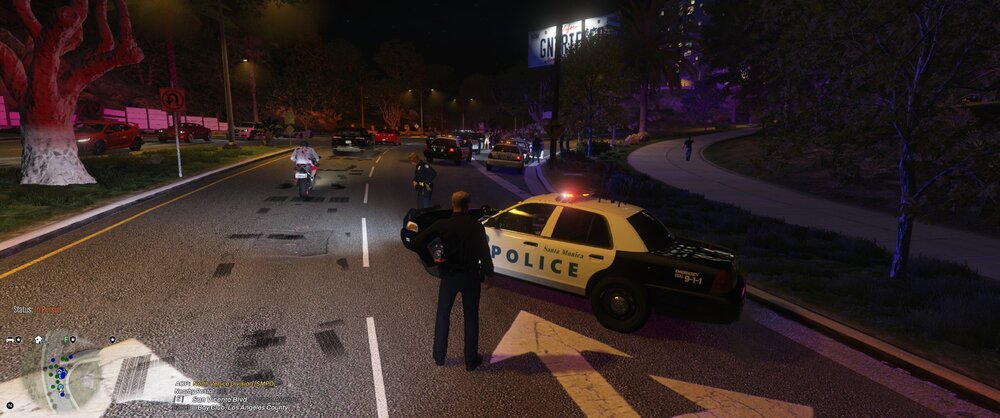Select the car marker above the minimap

click(10, 340)
